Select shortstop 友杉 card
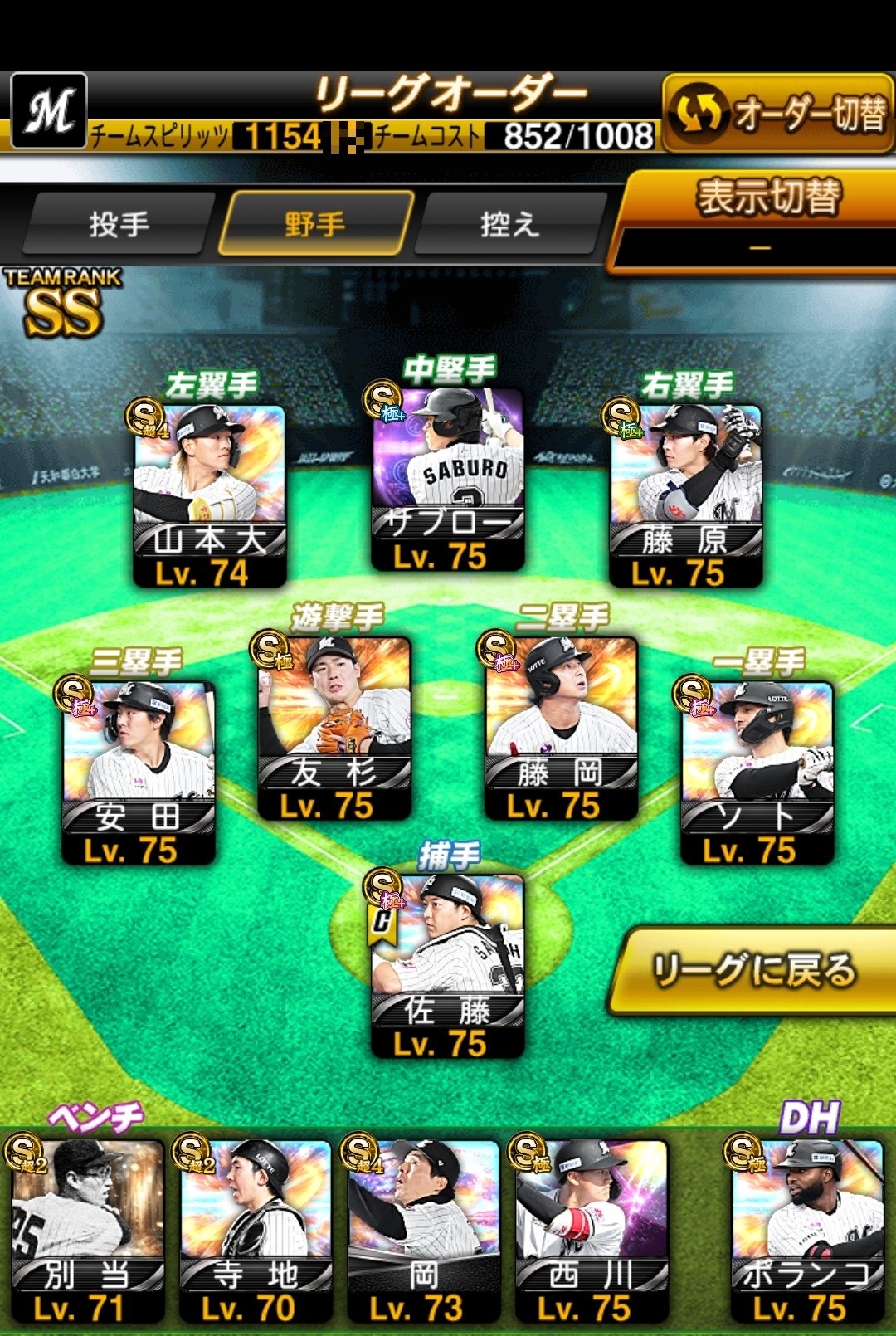This screenshot has width=896, height=1336. (334, 727)
